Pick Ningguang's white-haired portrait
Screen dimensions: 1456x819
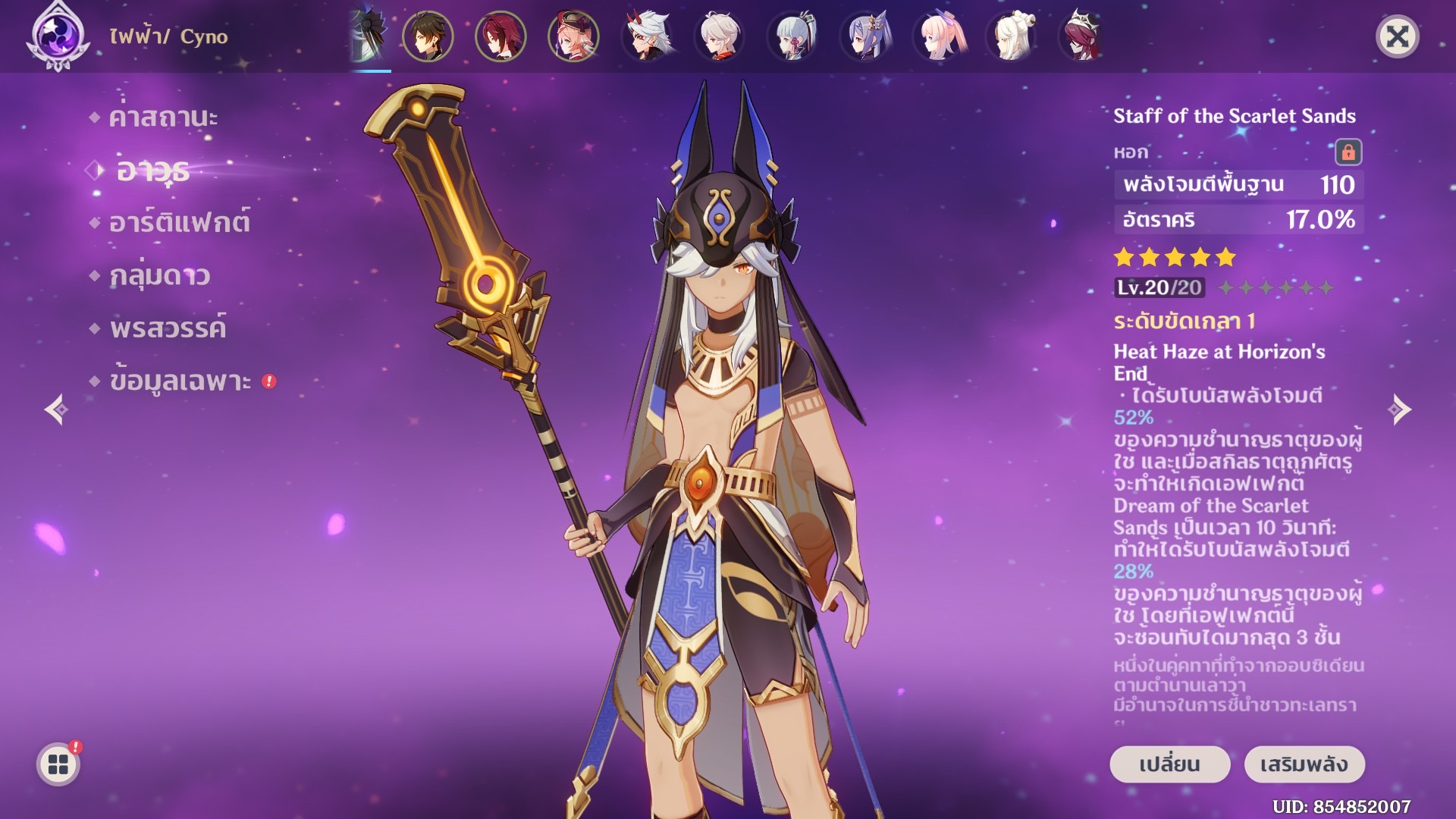coord(1010,36)
